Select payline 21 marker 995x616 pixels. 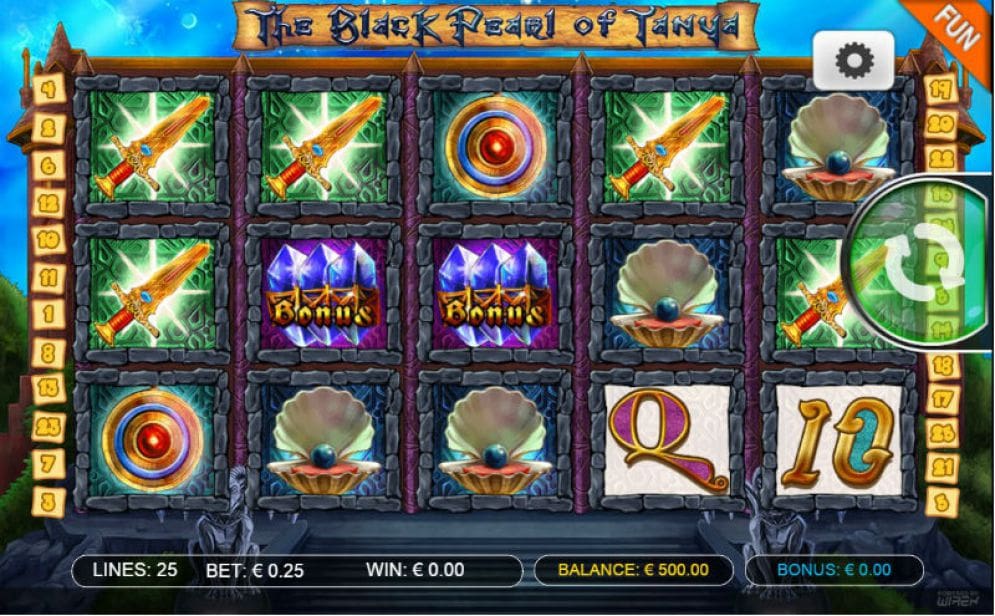(x=941, y=466)
